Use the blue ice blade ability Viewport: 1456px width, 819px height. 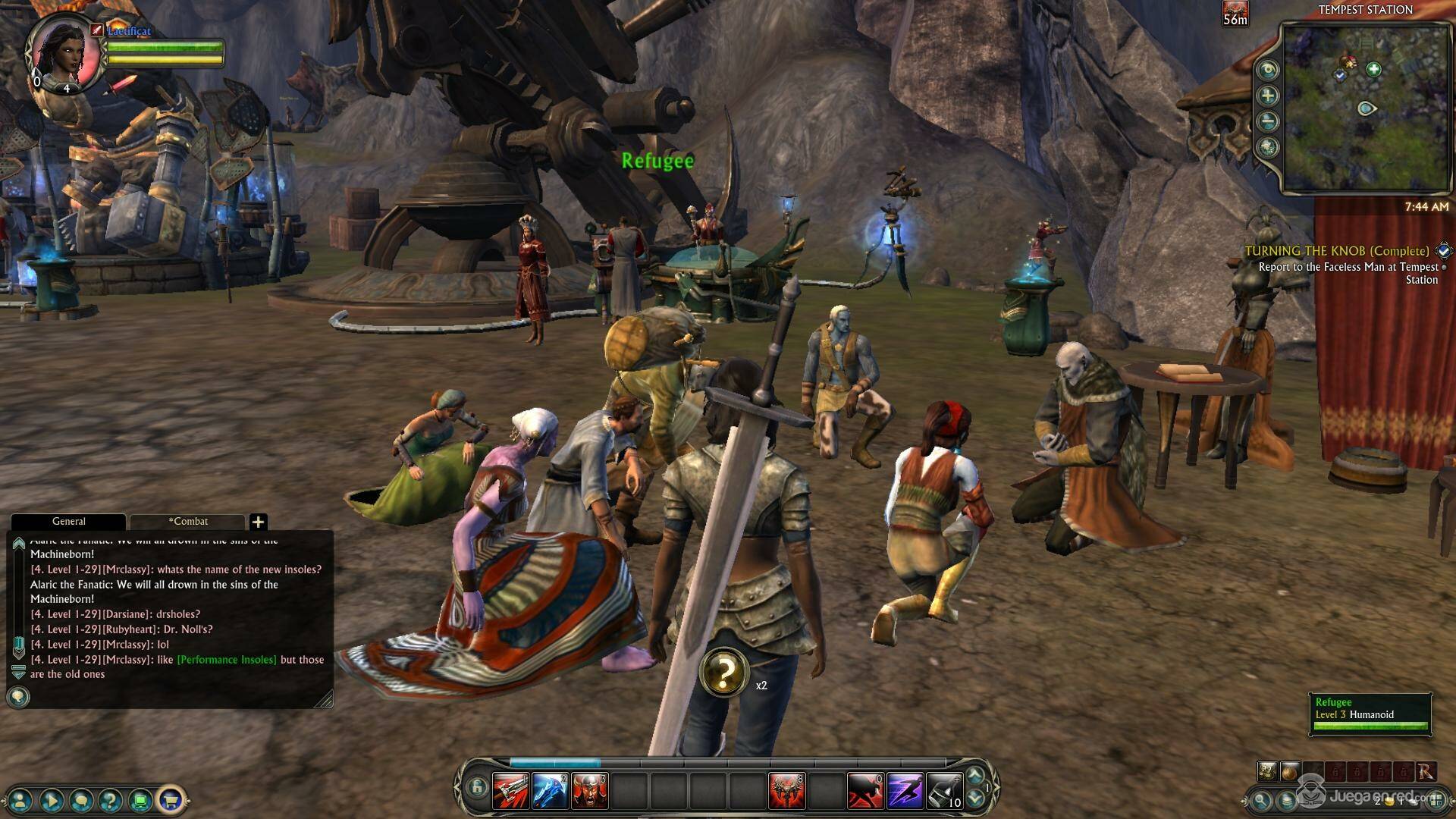(x=550, y=790)
